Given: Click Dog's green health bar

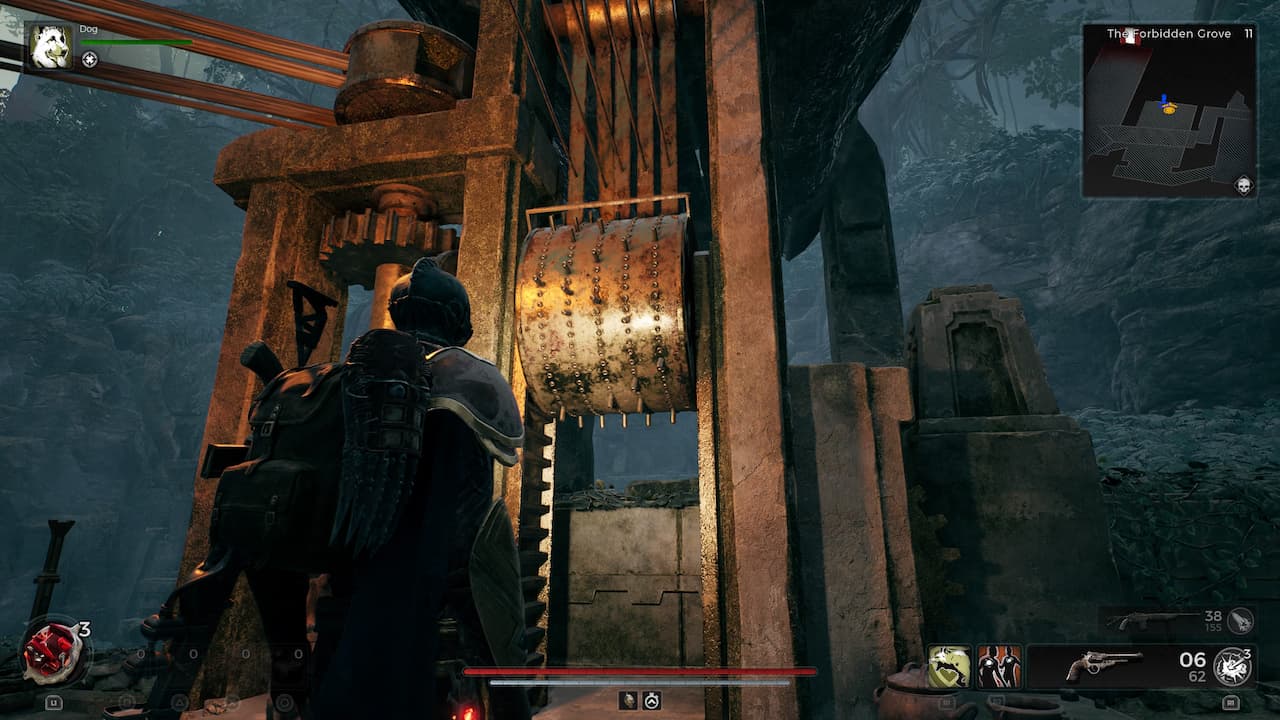Looking at the screenshot, I should tap(136, 42).
